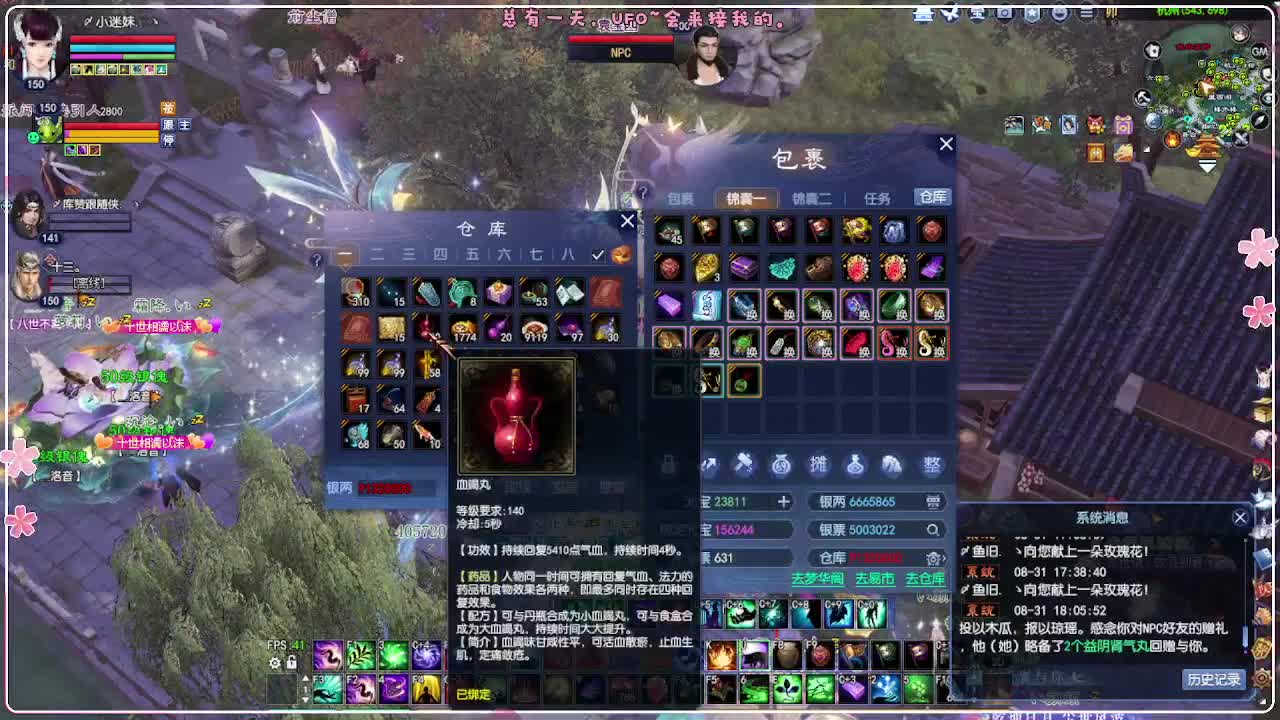1280x720 pixels.
Task: Click the coin pouch sell icon in bag toolbar
Action: (x=781, y=465)
